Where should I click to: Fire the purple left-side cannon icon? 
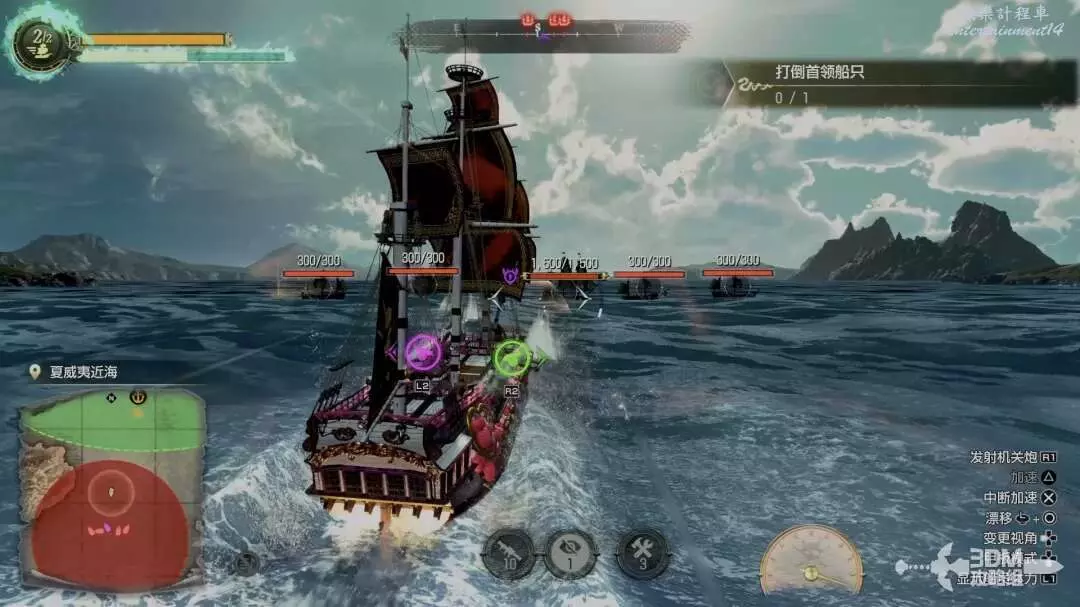coord(424,351)
